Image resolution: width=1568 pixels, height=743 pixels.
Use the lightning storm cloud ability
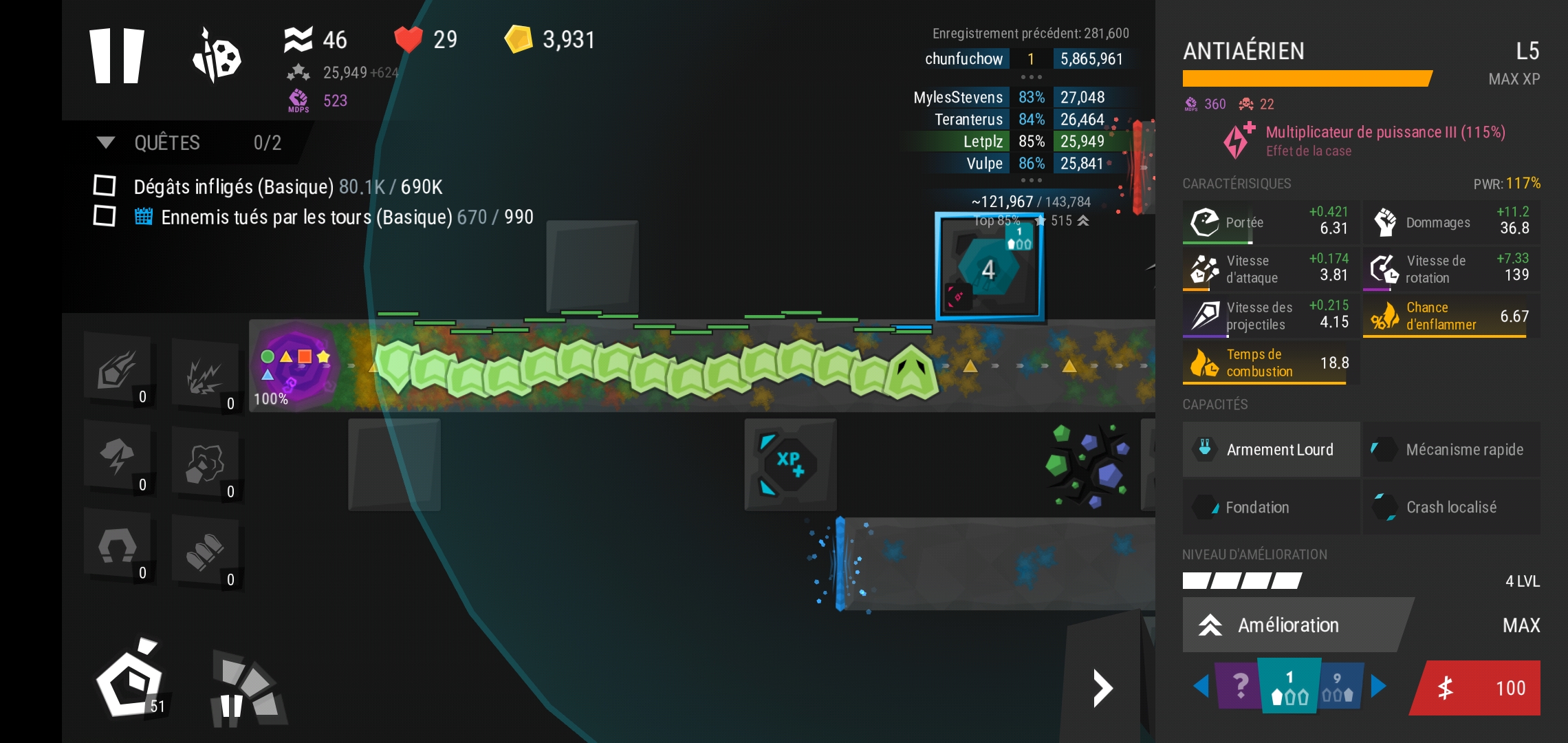click(x=118, y=457)
